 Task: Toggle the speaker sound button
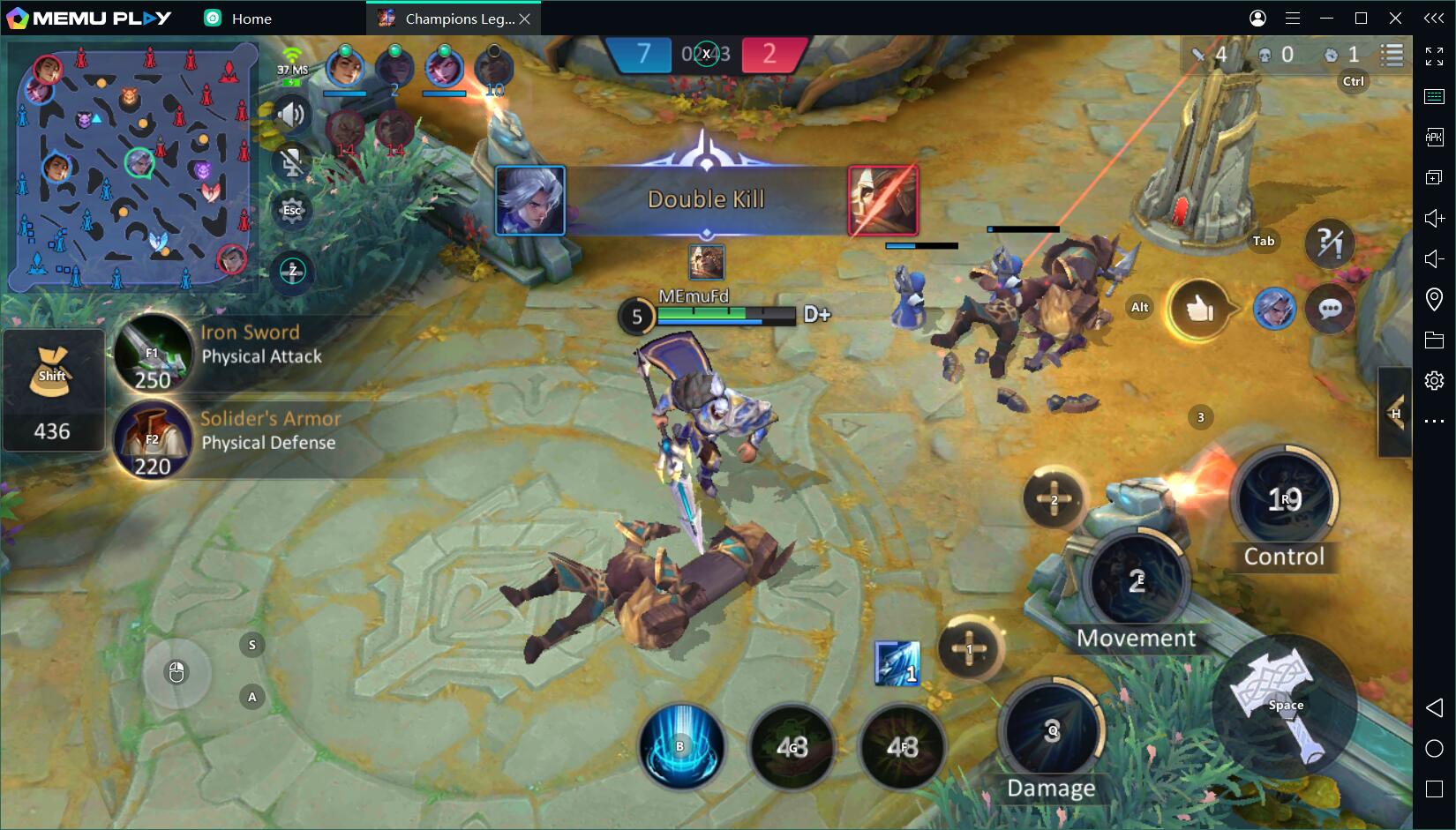coord(292,115)
